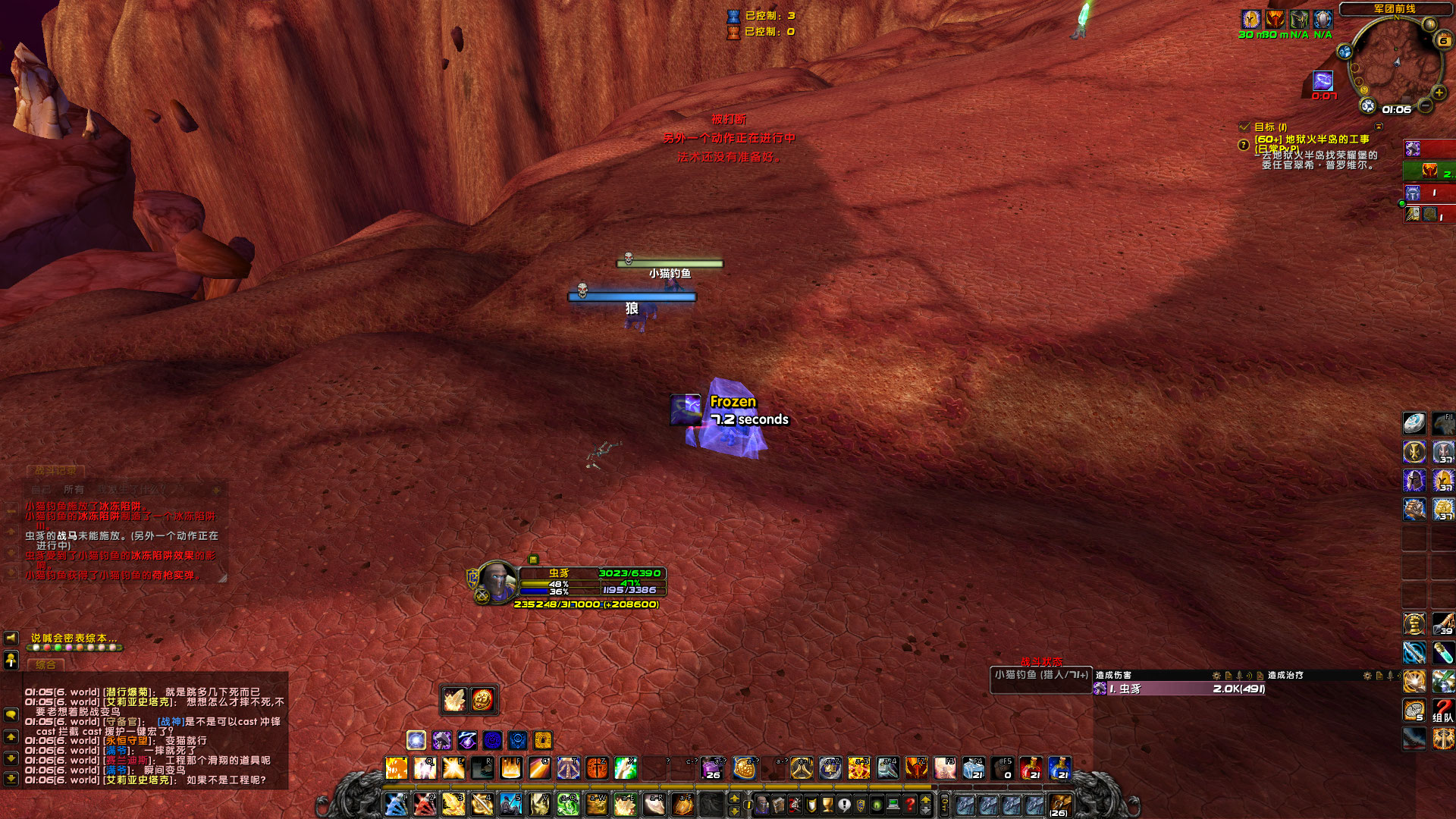Click the action bar page-up arrow
This screenshot has width=1456, height=819.
[x=926, y=800]
